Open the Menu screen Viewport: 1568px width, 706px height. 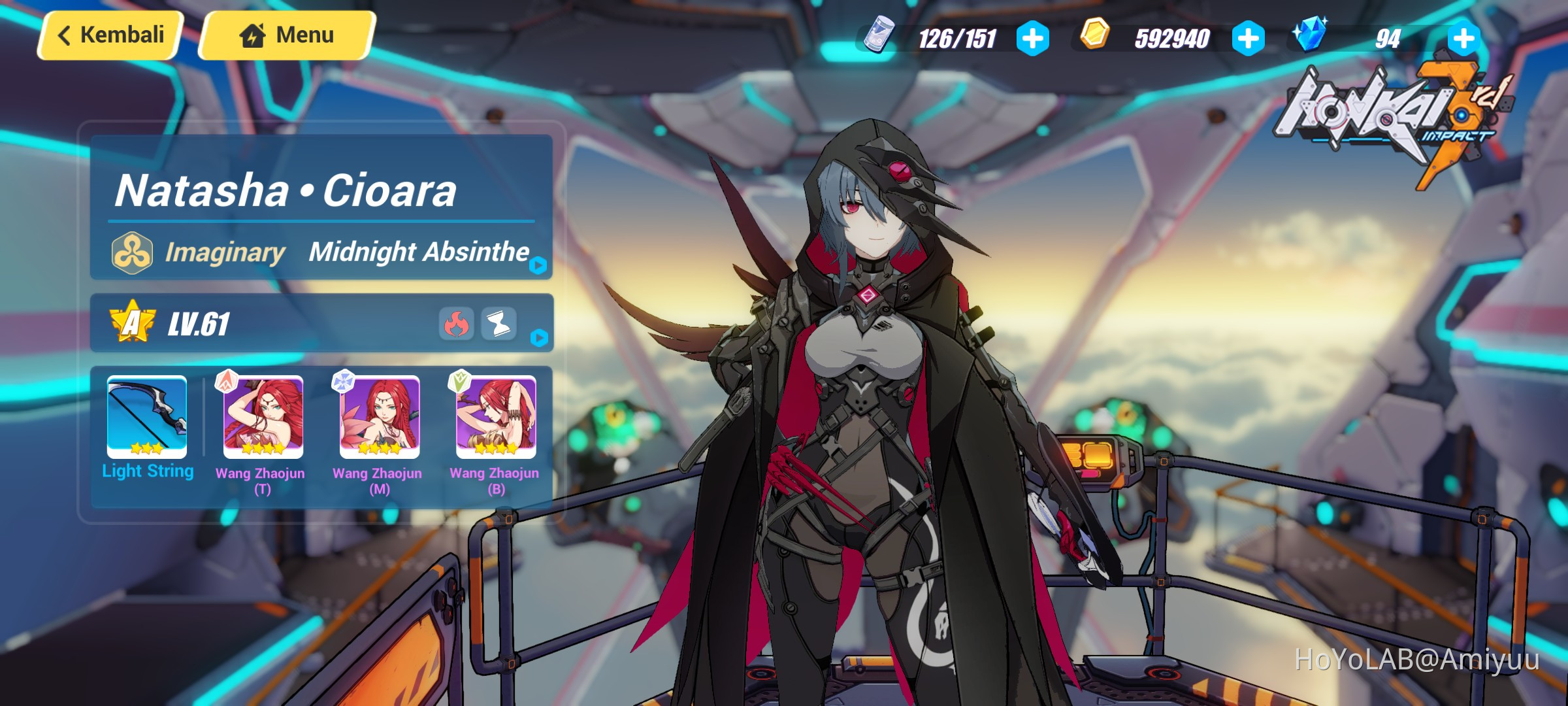(x=286, y=34)
